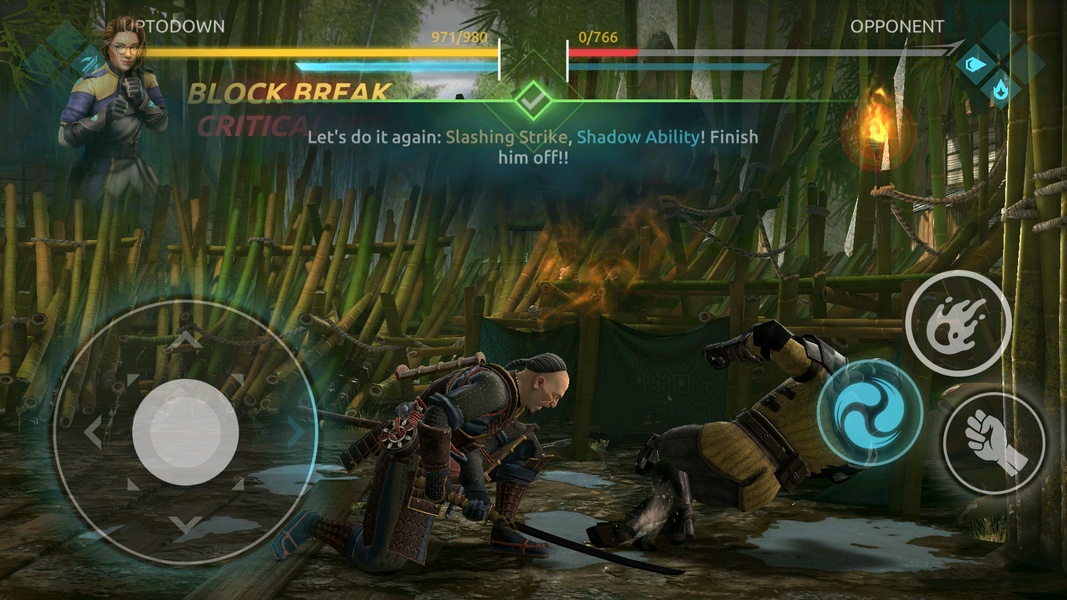Viewport: 1067px width, 600px height.
Task: Activate the fireball ranged attack button
Action: (x=957, y=322)
